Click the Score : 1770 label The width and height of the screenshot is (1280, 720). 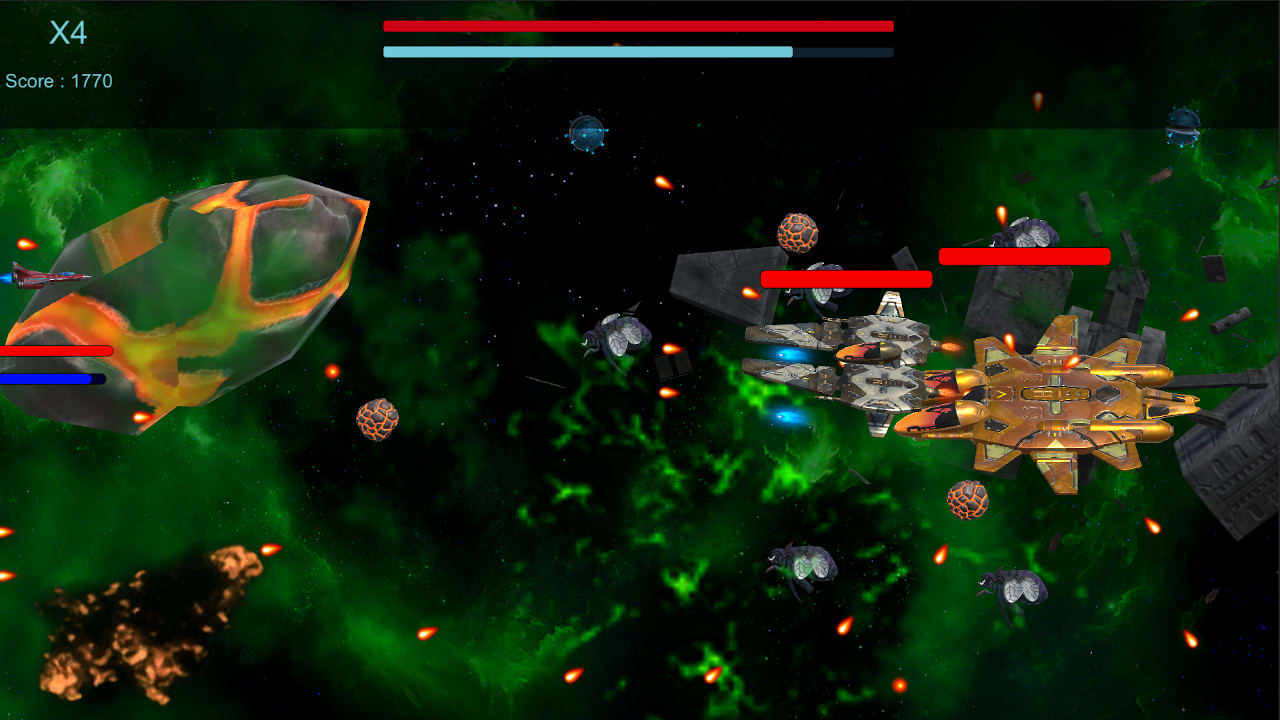60,80
